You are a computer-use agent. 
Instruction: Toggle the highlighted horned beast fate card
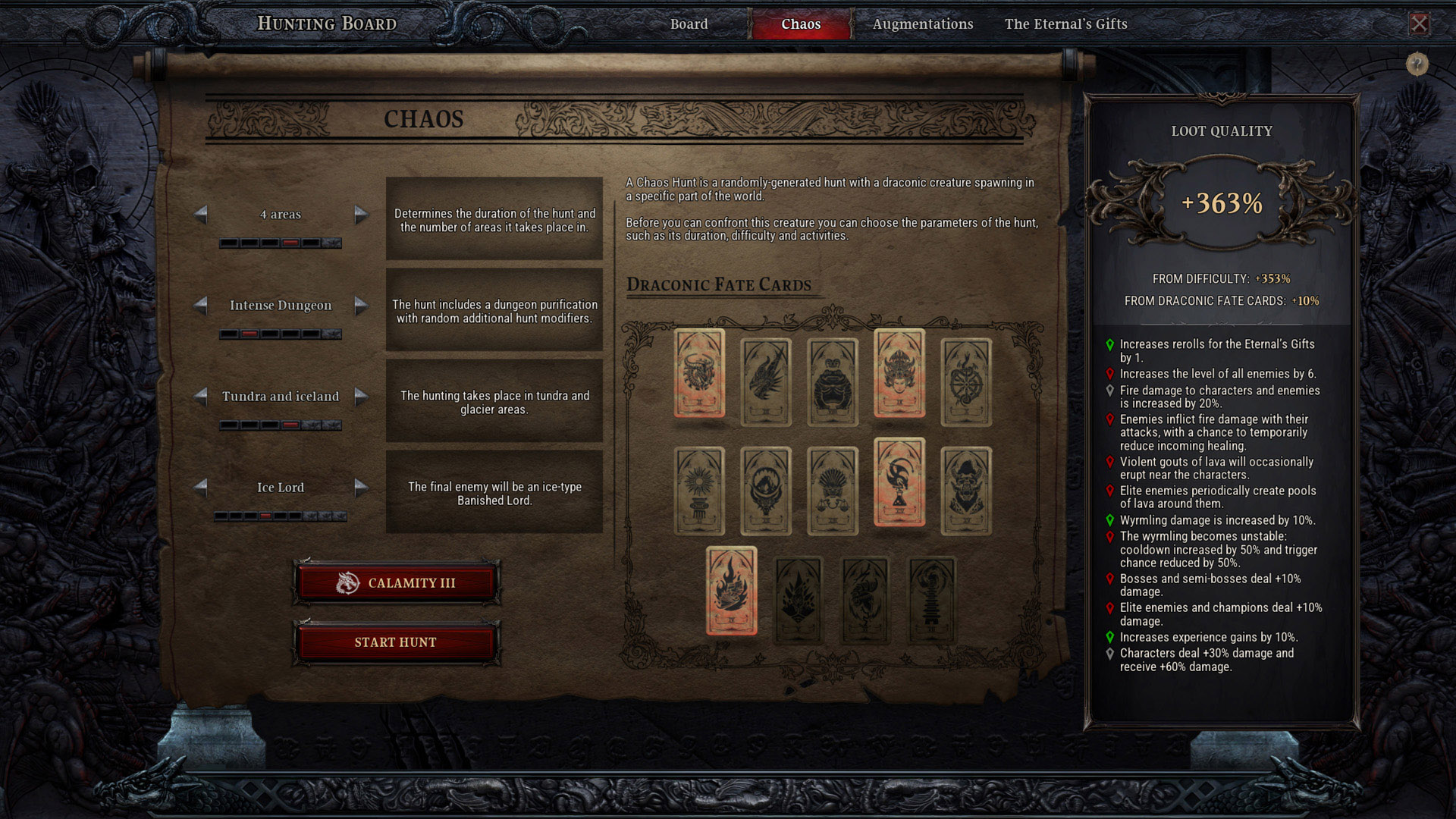coord(699,373)
